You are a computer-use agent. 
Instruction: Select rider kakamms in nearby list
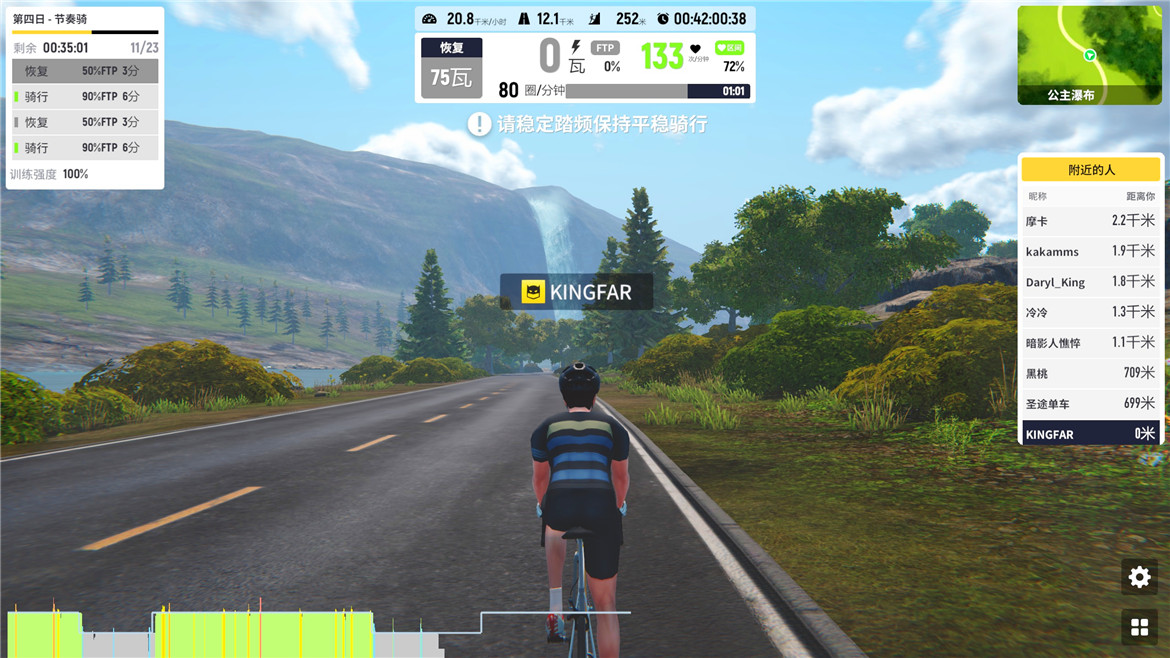pyautogui.click(x=1090, y=251)
